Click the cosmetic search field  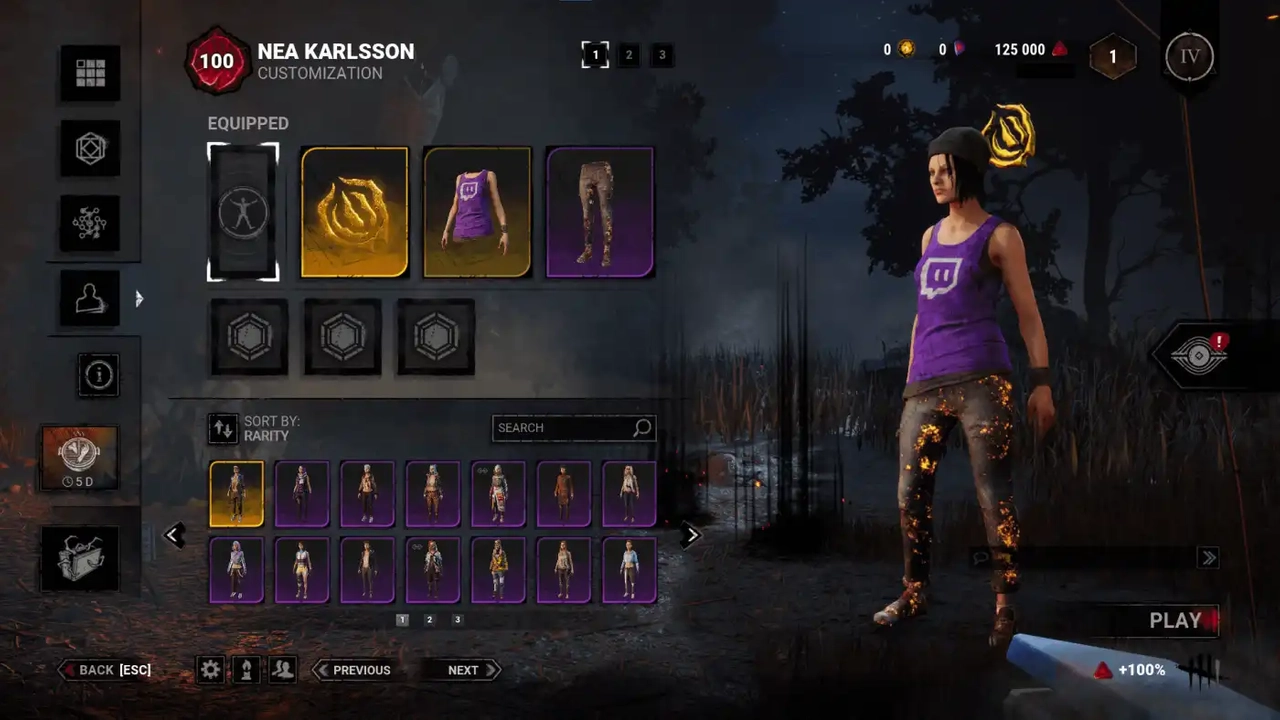pos(565,428)
